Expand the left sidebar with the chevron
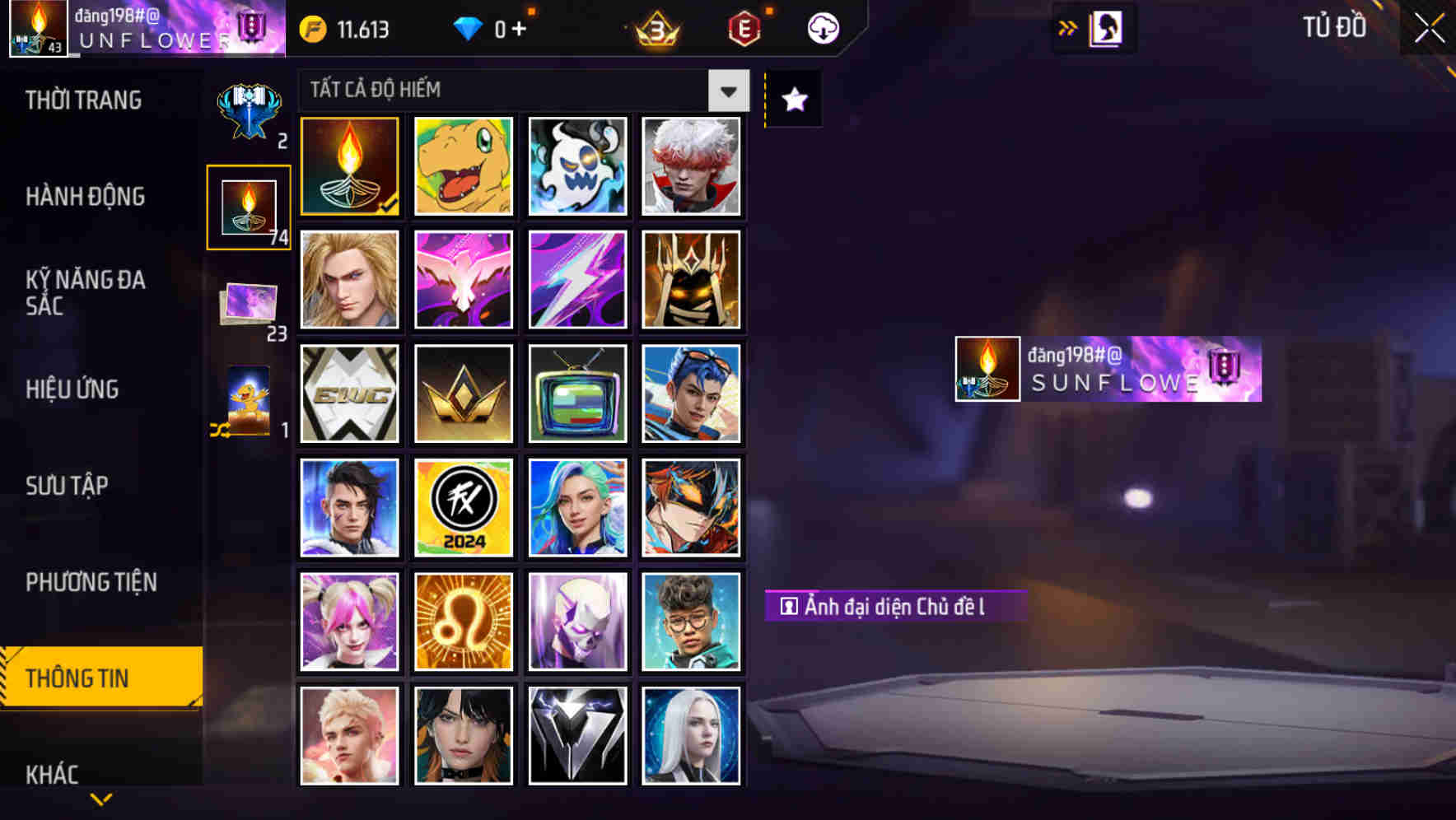The width and height of the screenshot is (1456, 820). (x=100, y=797)
